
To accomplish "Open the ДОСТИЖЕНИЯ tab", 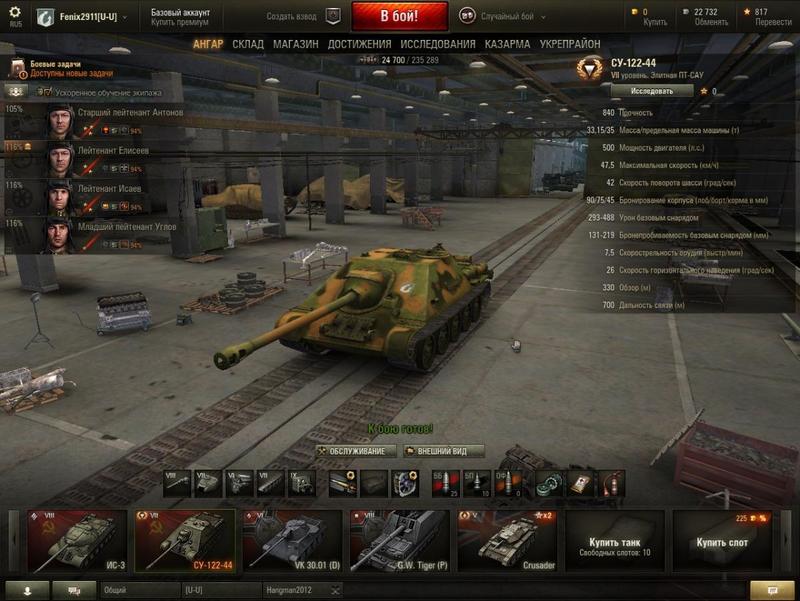I will tap(359, 45).
